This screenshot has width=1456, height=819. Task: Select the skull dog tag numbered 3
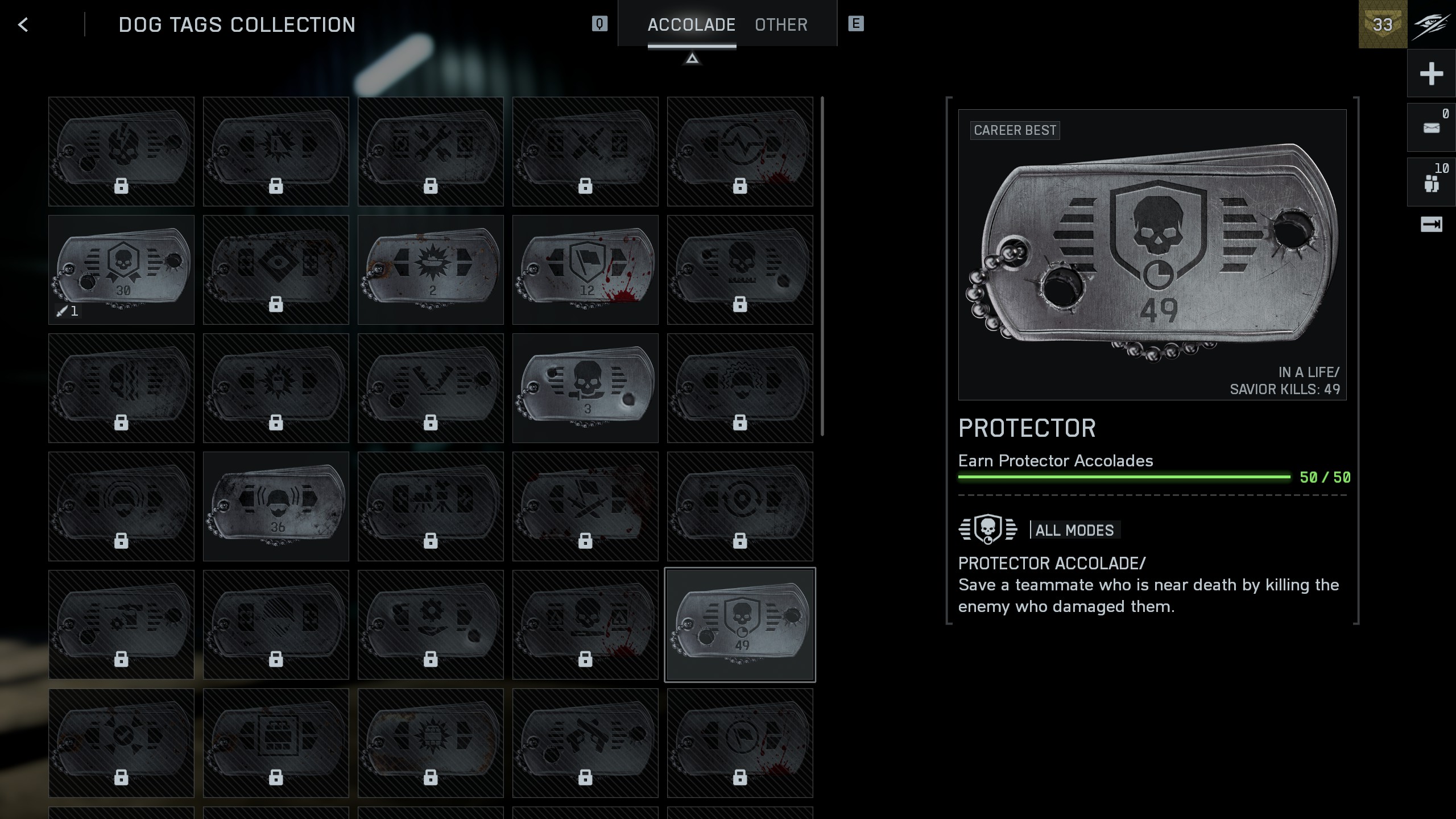(x=585, y=388)
